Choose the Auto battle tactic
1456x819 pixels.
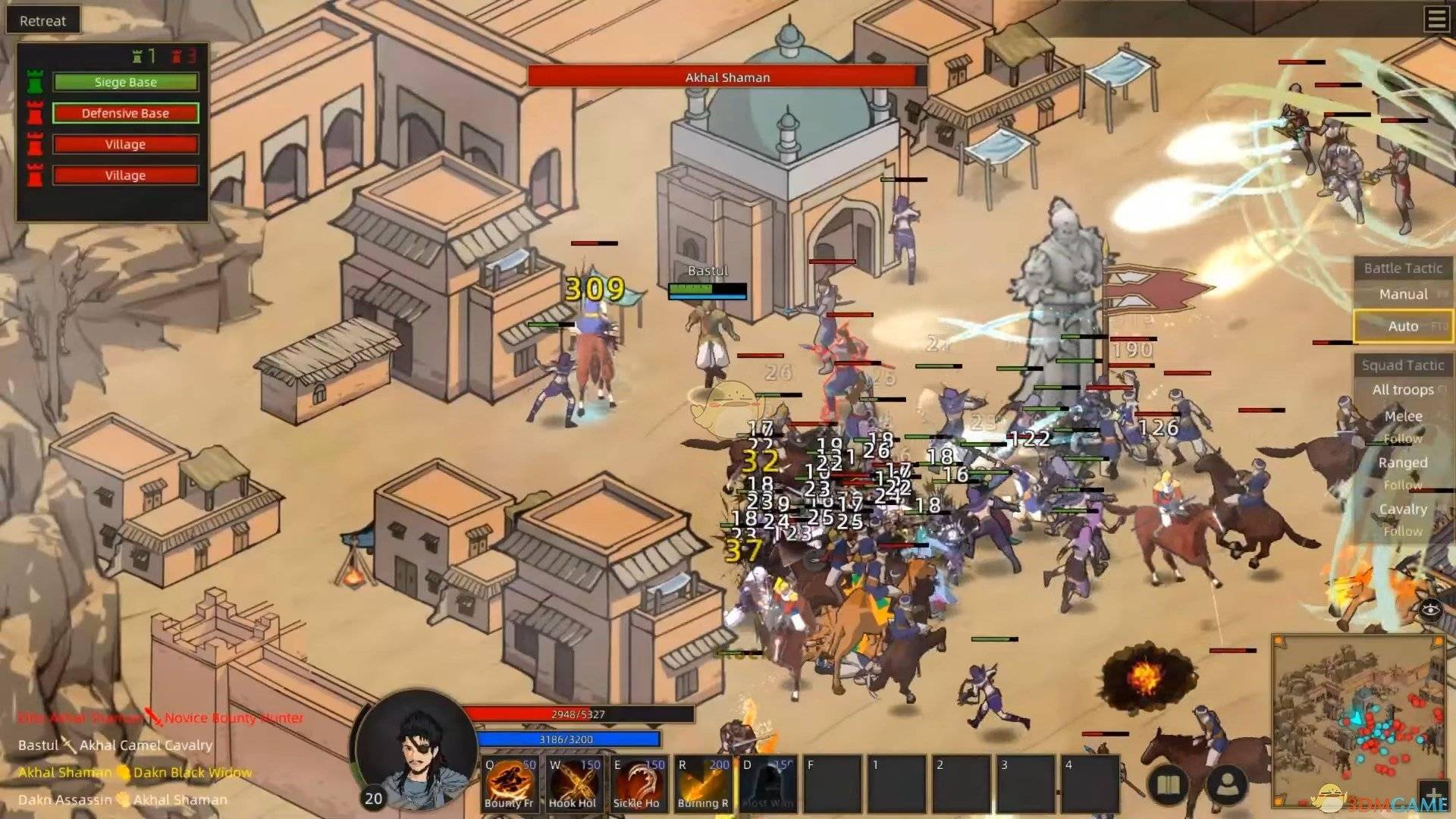tap(1402, 326)
